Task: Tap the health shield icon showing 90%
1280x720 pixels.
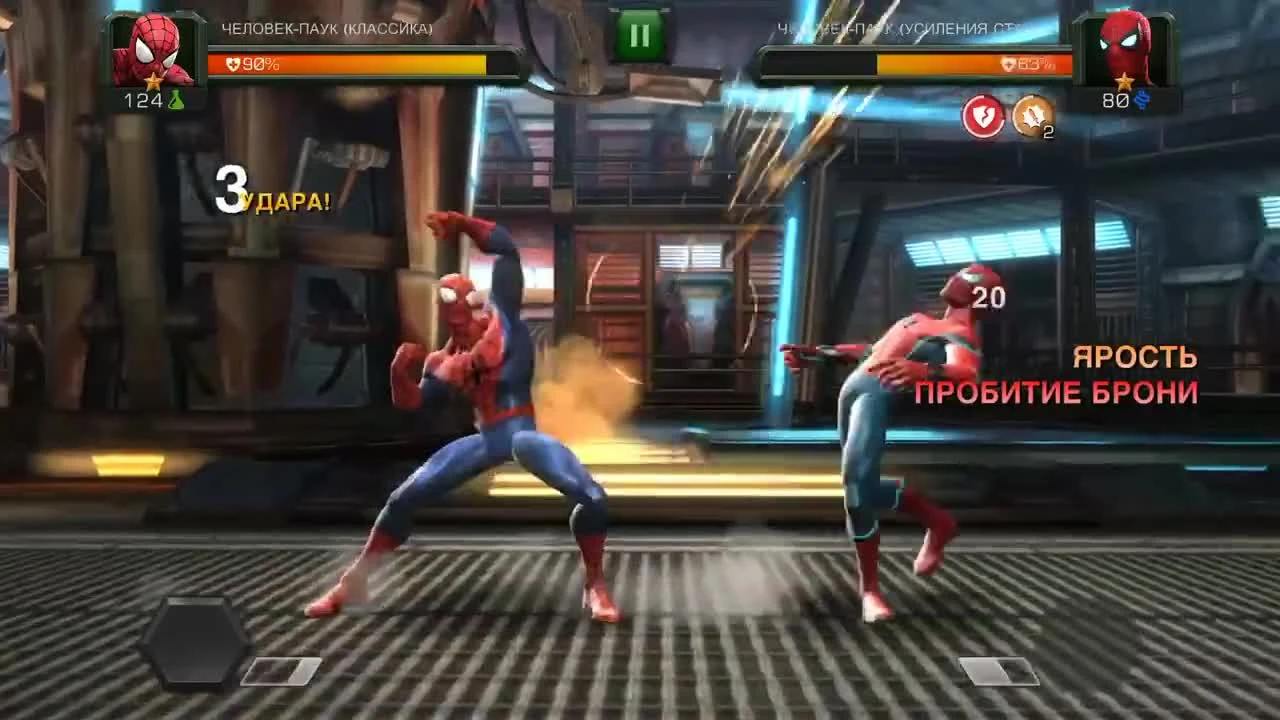Action: (231, 64)
